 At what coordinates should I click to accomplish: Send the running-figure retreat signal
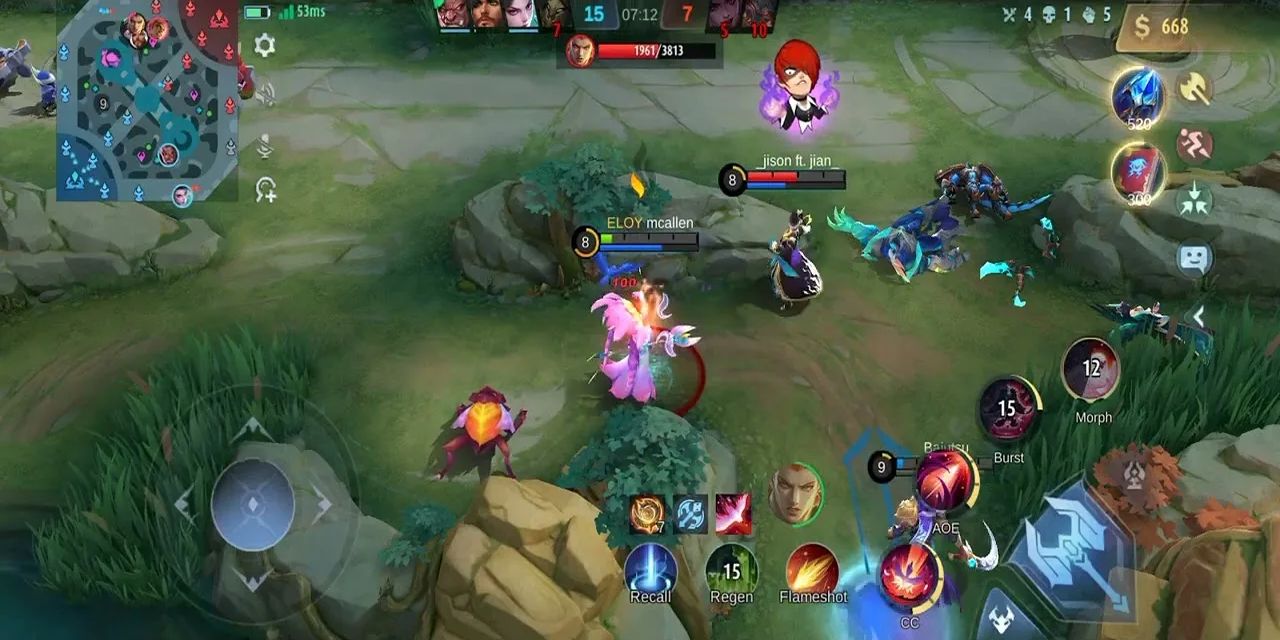click(1194, 146)
